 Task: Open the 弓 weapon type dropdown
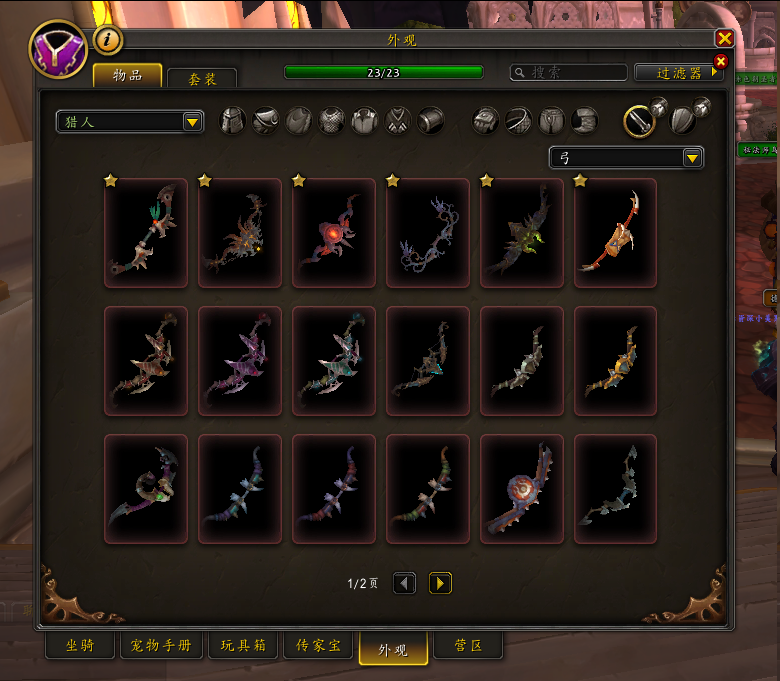point(626,157)
